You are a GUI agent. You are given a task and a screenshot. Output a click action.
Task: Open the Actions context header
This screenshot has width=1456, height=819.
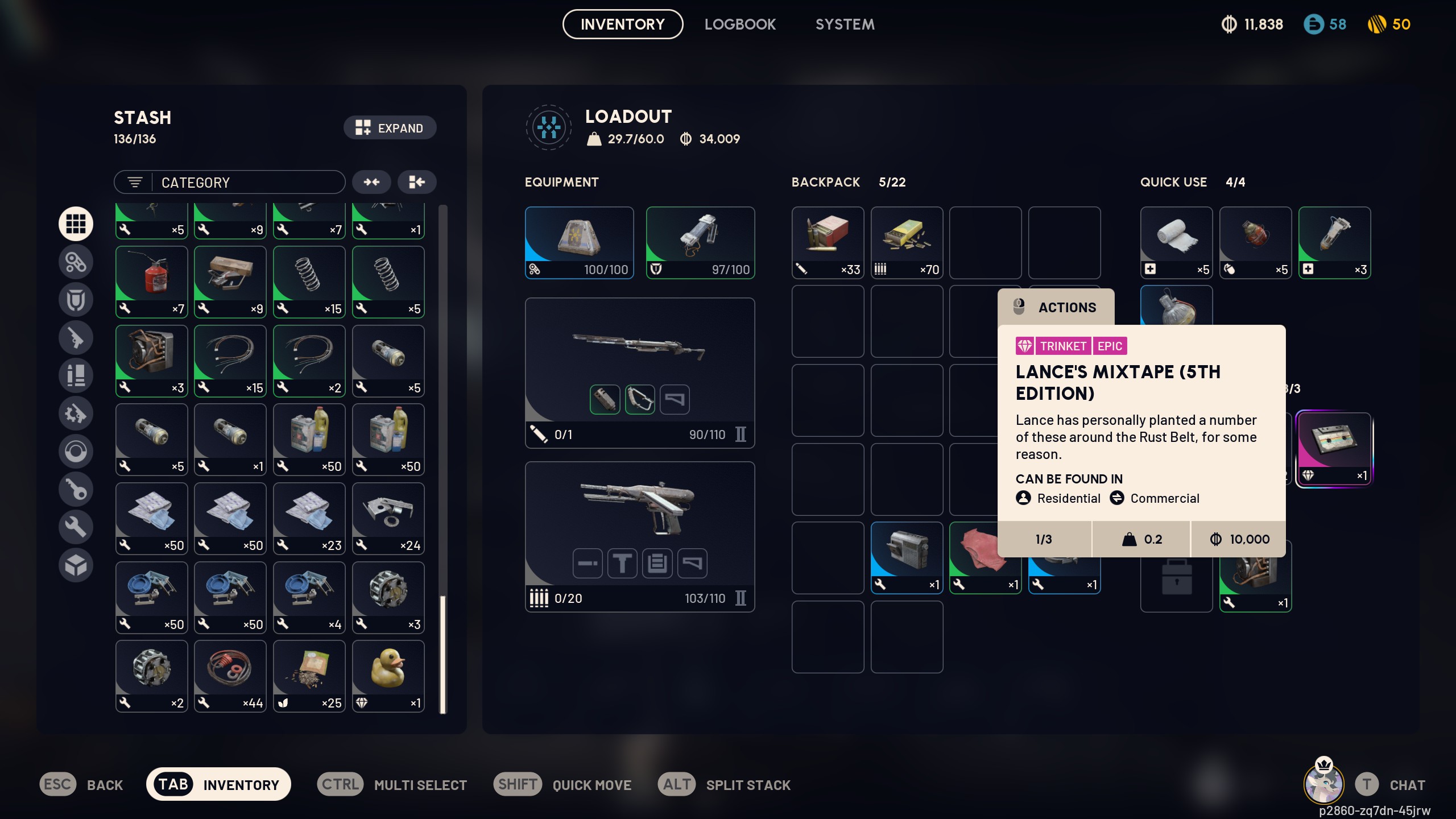click(1056, 307)
